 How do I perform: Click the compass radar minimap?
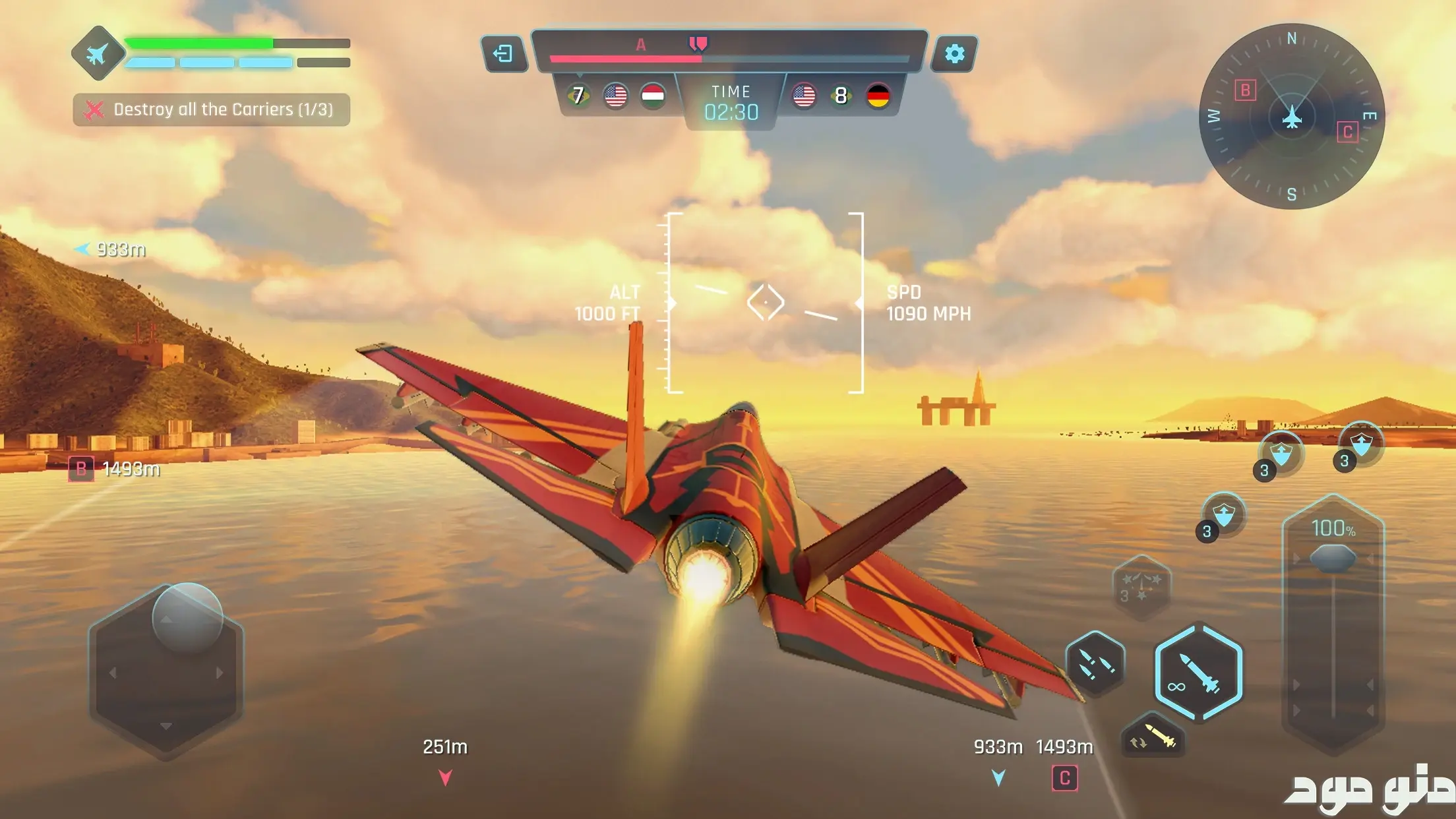click(1291, 116)
